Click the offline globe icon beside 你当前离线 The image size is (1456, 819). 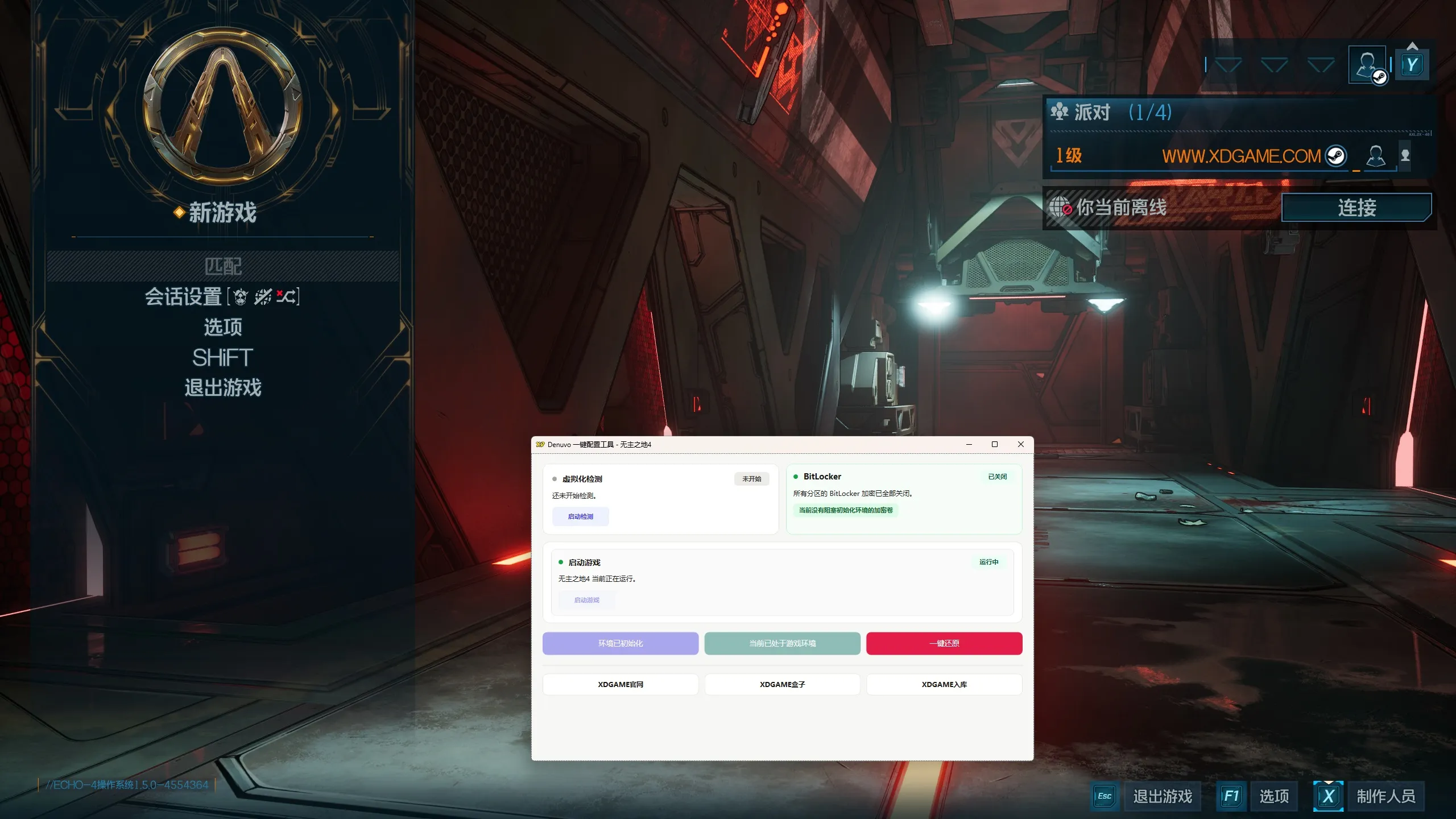click(x=1059, y=207)
